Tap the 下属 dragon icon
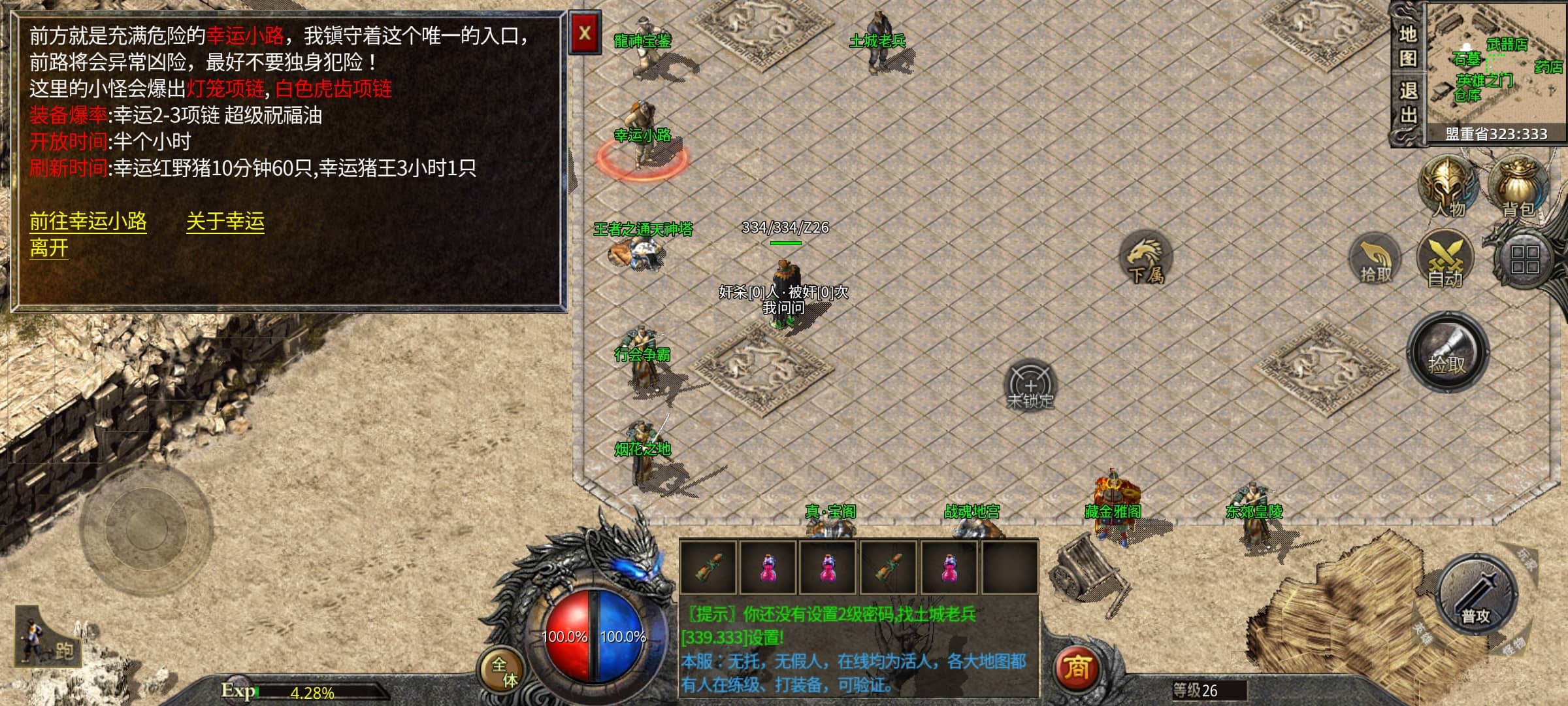 coord(1146,258)
